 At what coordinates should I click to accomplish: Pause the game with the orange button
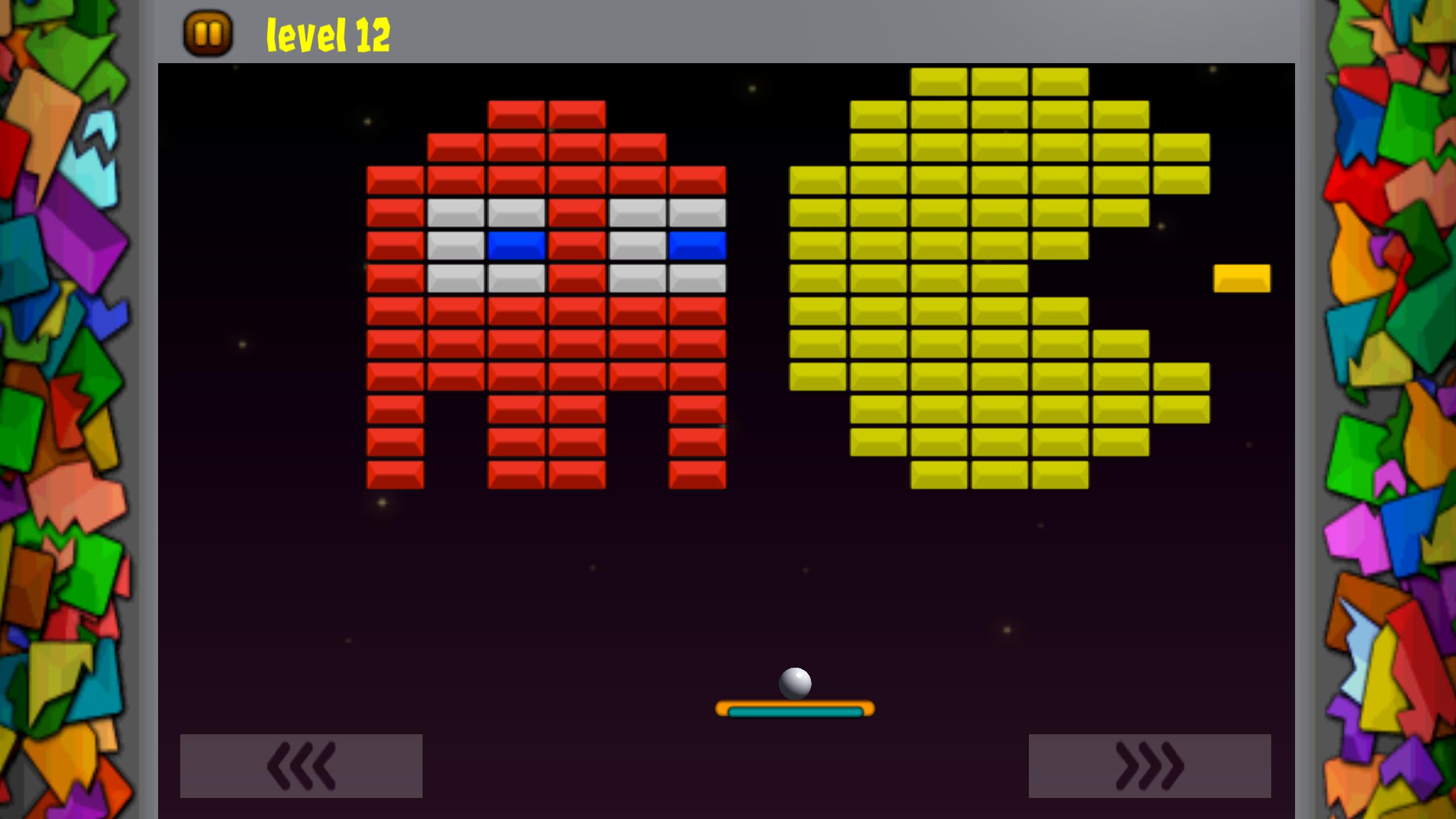click(x=208, y=34)
